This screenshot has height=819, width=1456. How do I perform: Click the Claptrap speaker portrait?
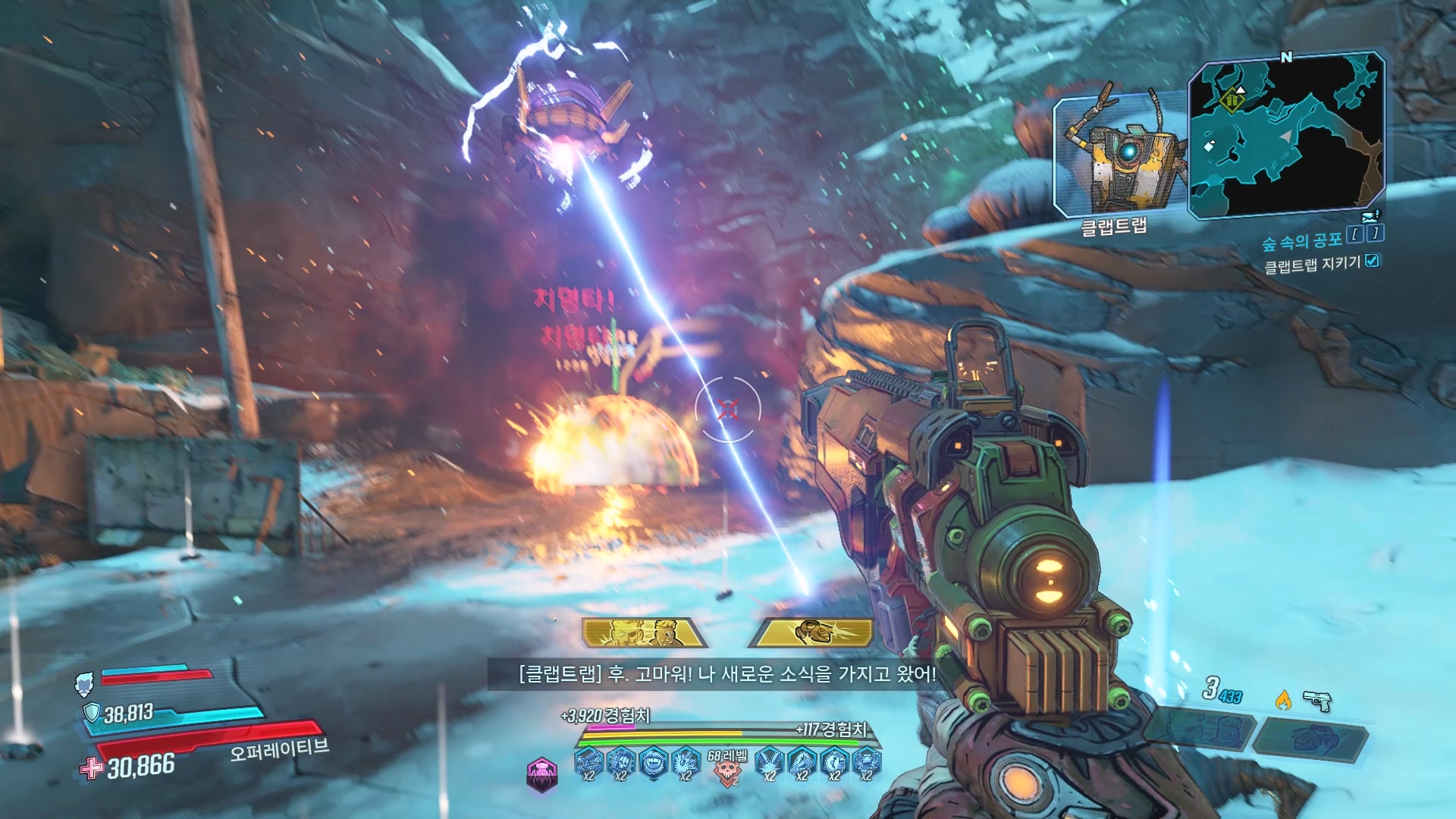pos(1119,157)
